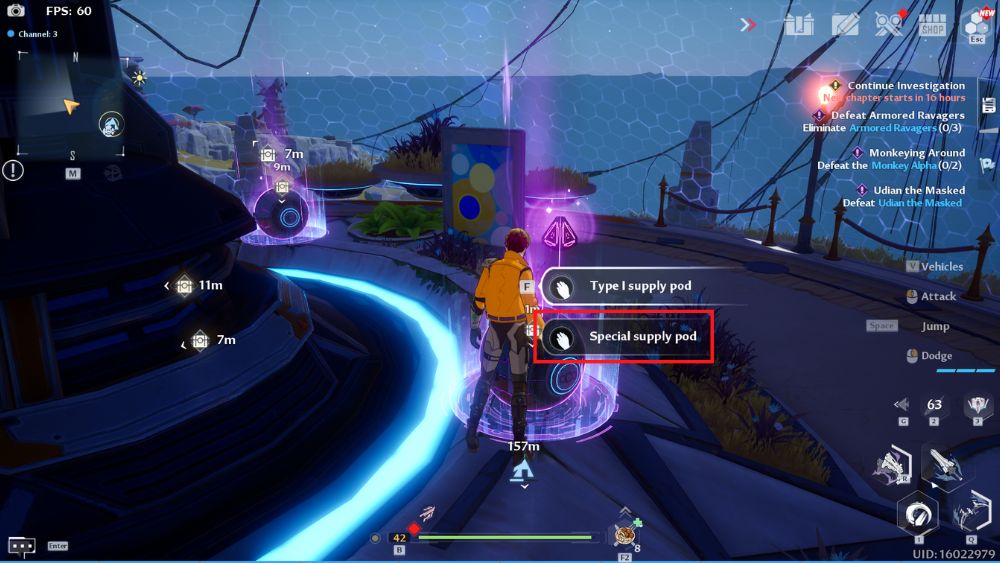Open the main menu hexagon icon marked NEW
Screen dimensions: 1000x563
975,25
